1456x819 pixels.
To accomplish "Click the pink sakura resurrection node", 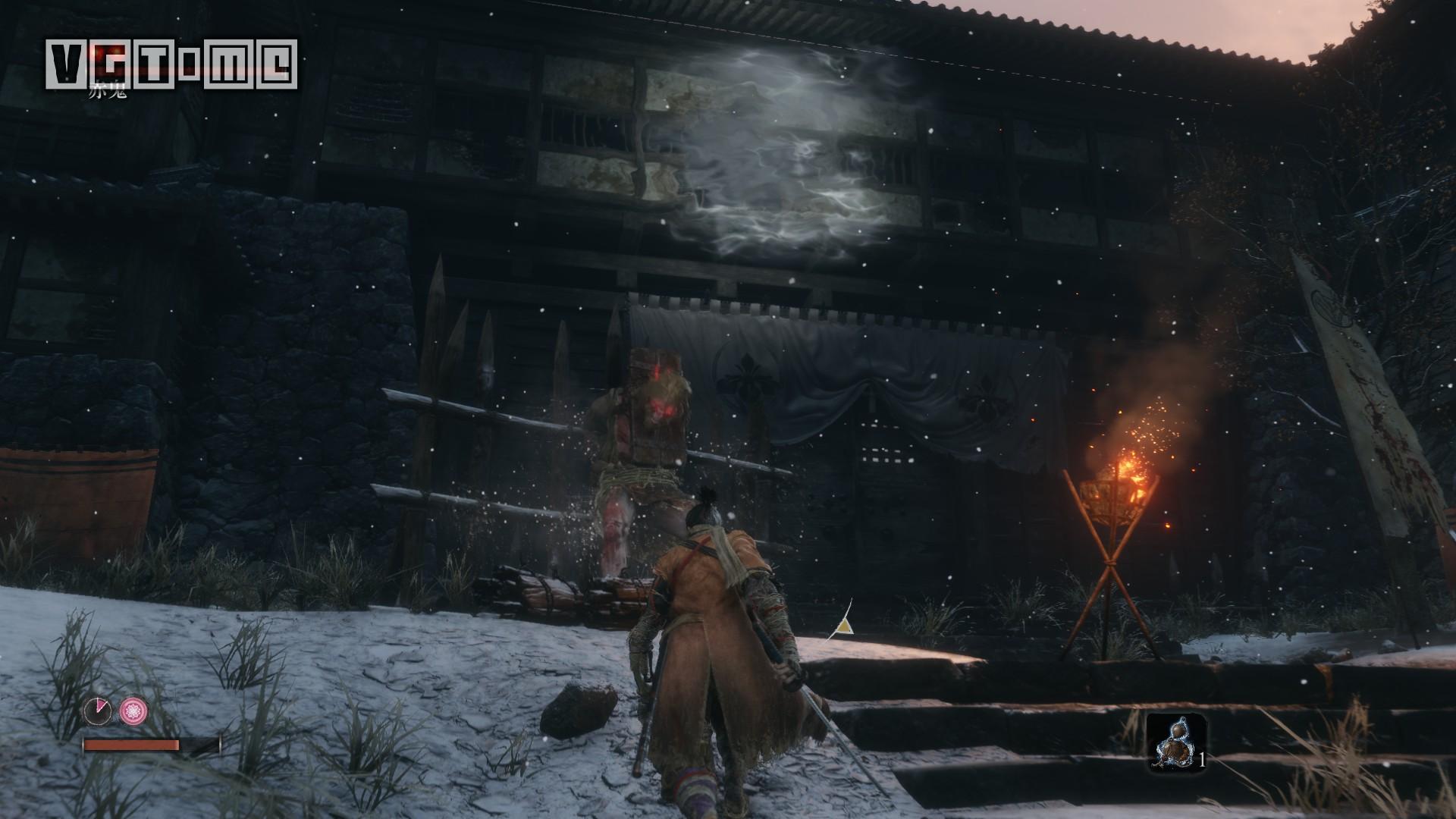I will point(133,711).
